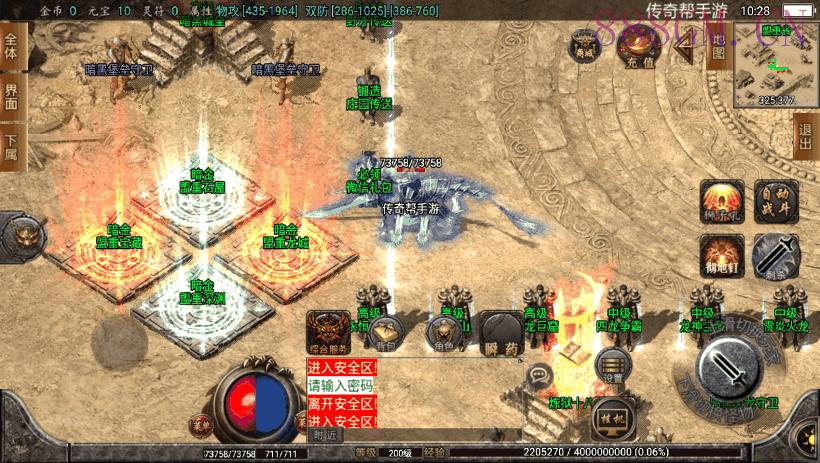Open the 背包 bag
This screenshot has width=820, height=463.
click(x=385, y=333)
